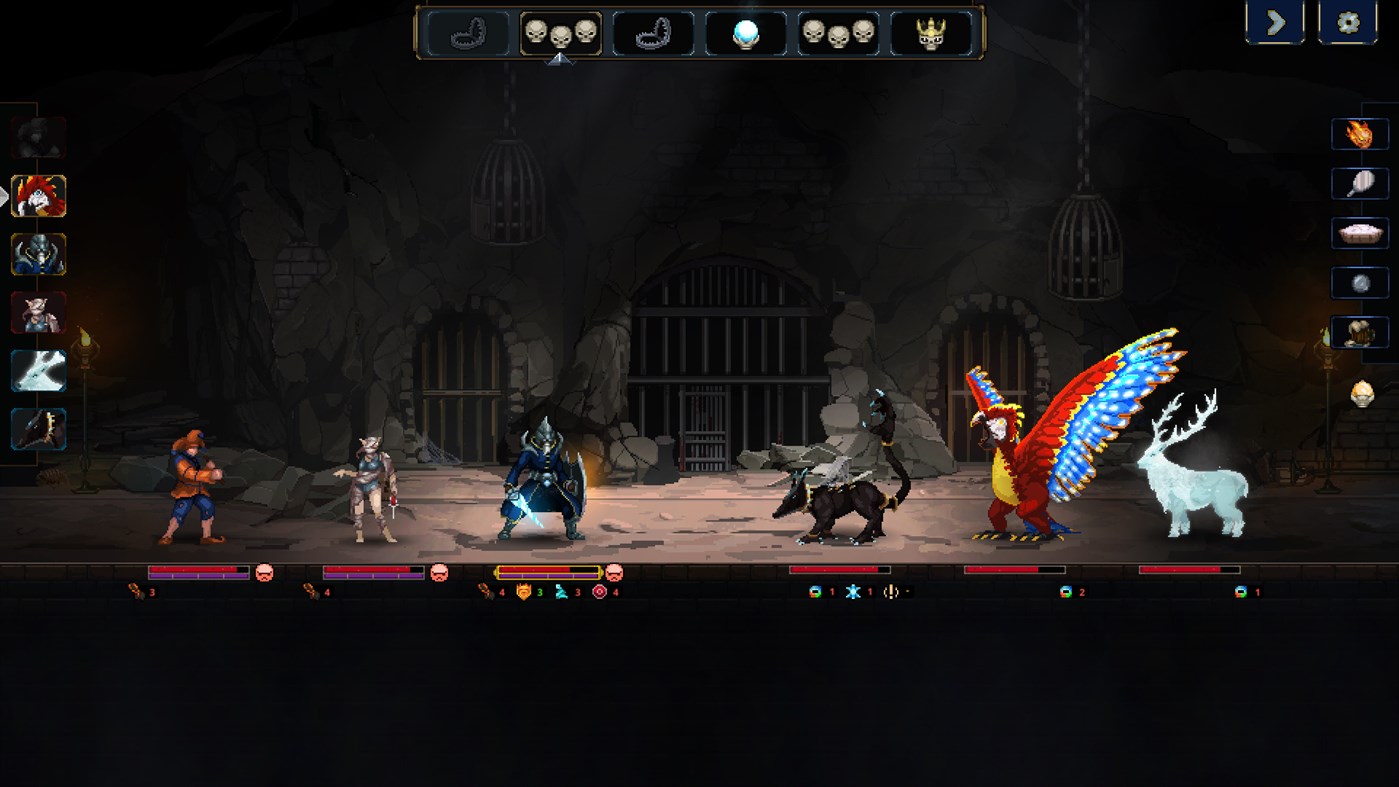Open the dropdown beside the power status icon

[x=908, y=592]
